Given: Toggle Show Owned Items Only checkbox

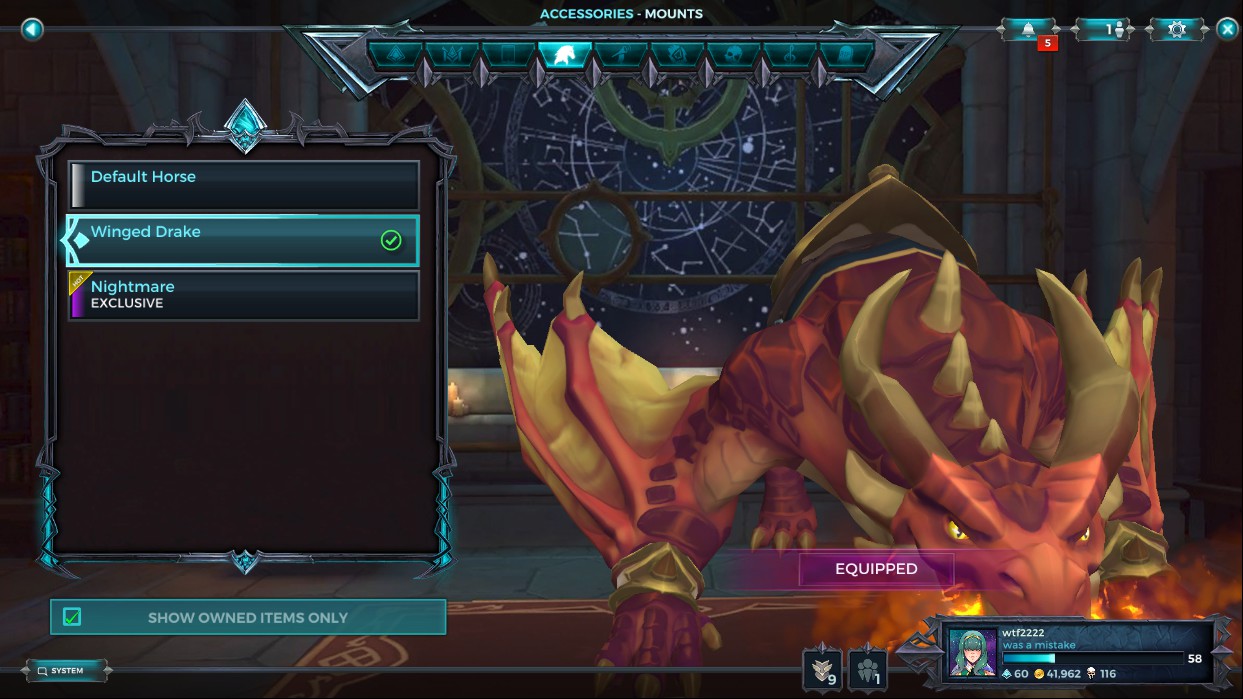Looking at the screenshot, I should click(72, 617).
